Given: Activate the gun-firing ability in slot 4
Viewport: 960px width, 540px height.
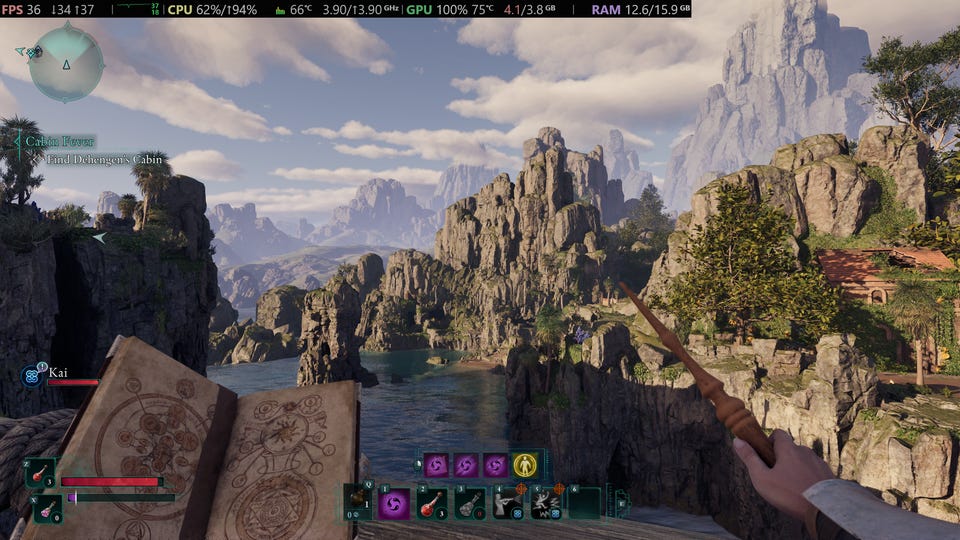Looking at the screenshot, I should tap(508, 503).
